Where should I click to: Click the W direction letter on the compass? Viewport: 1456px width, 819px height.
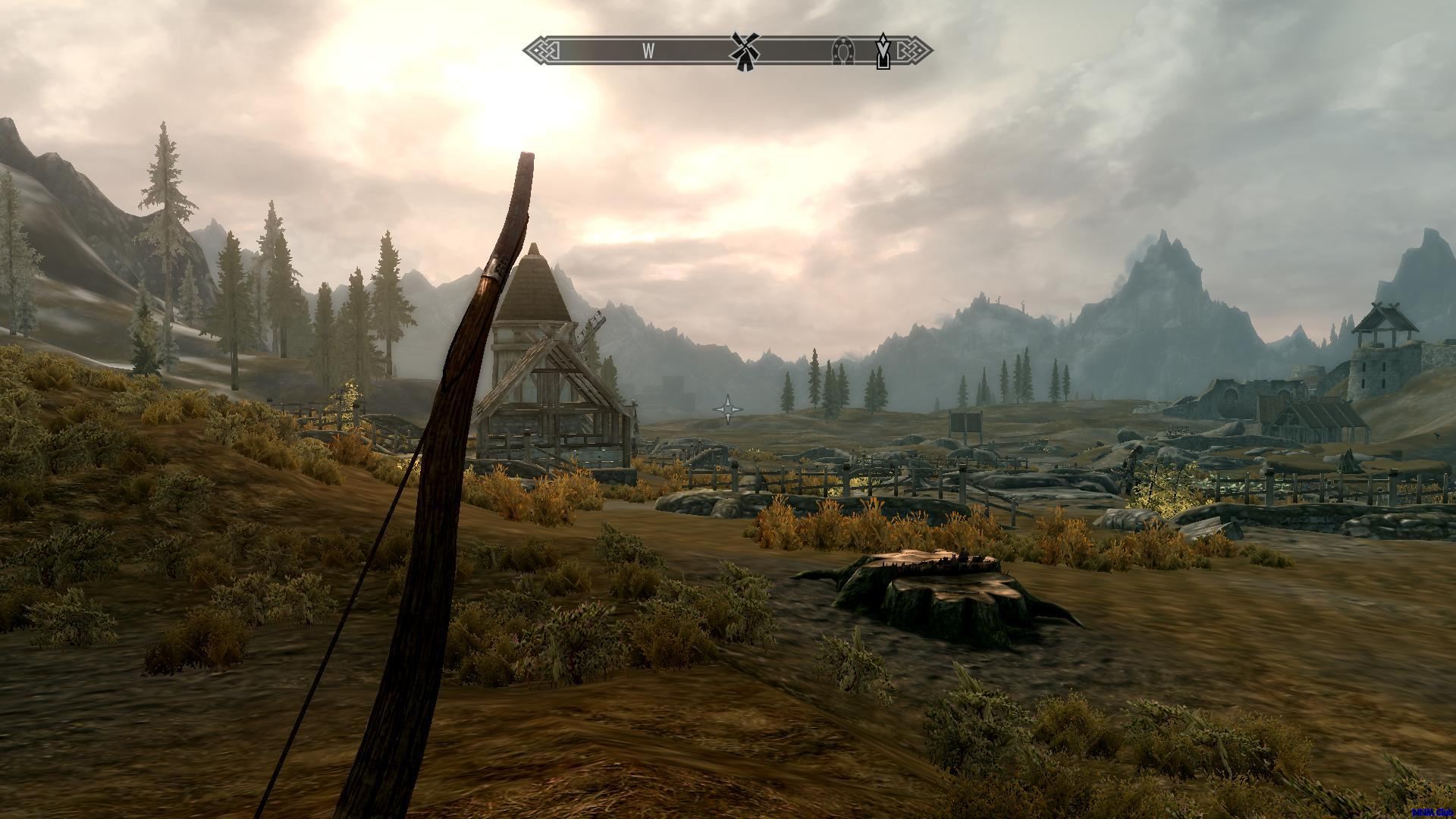click(648, 51)
